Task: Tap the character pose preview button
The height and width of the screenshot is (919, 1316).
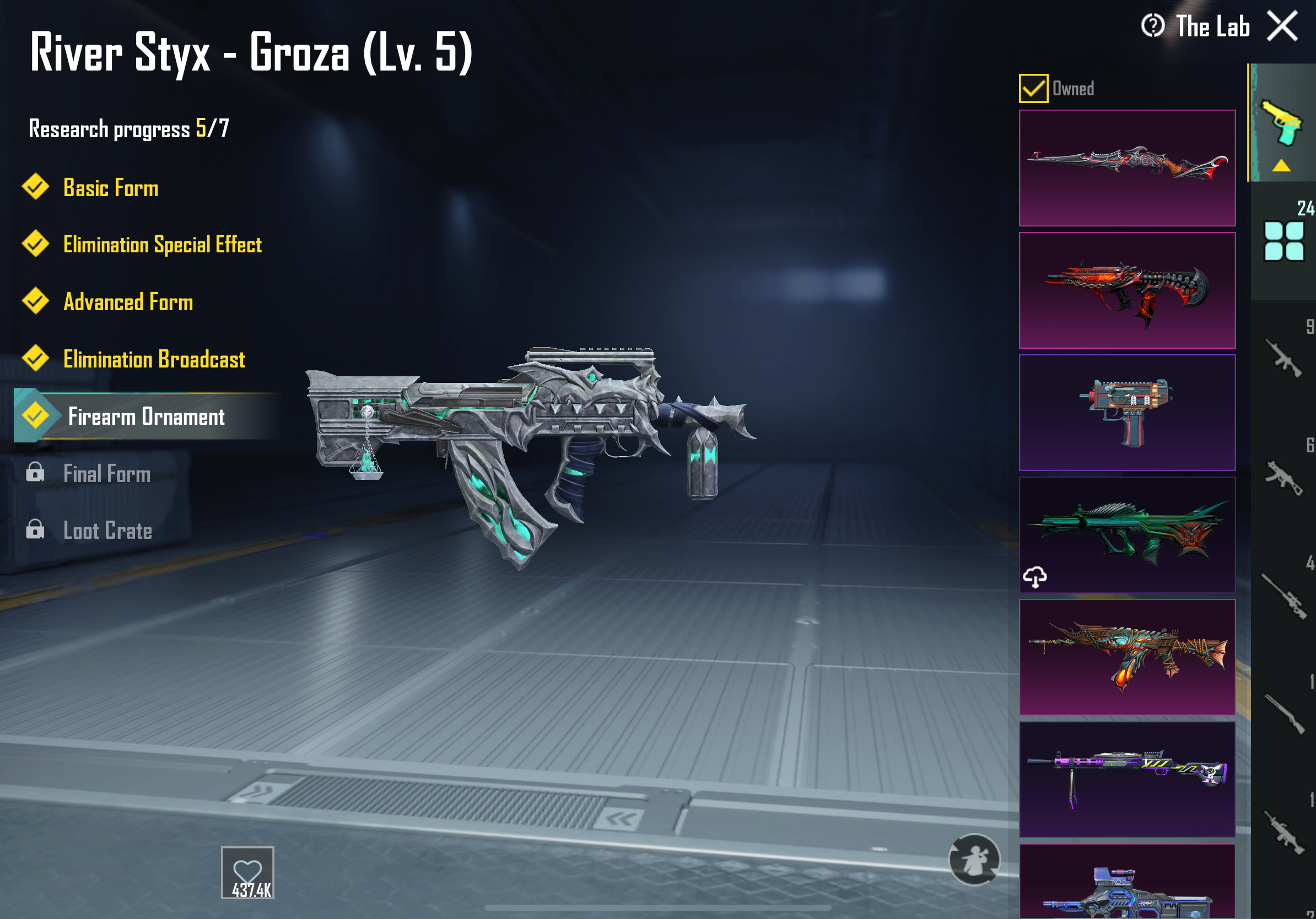Action: 974,859
